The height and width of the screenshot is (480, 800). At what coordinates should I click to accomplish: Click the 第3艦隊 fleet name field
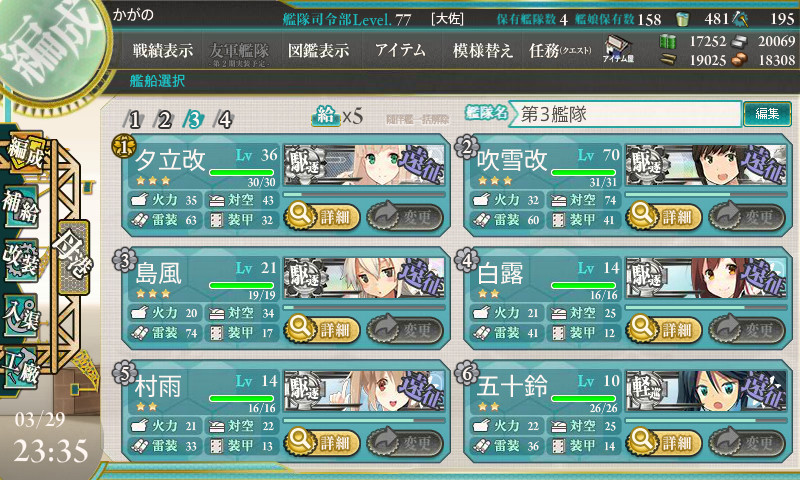pos(626,114)
